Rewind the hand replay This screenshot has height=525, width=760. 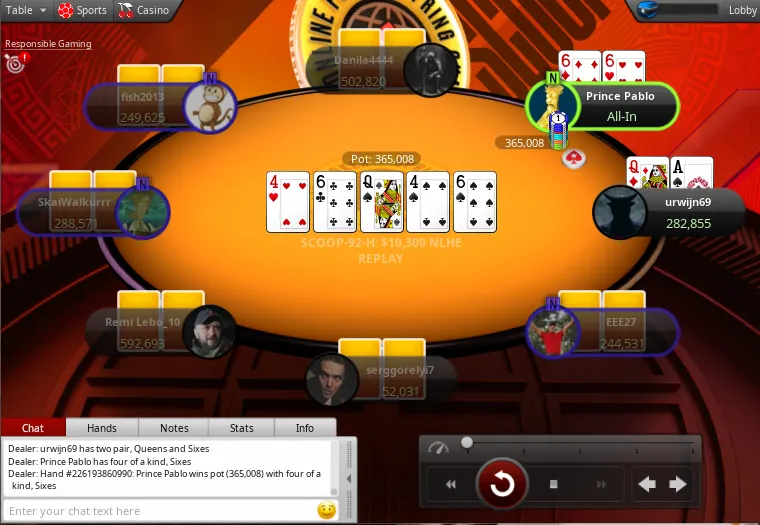451,485
